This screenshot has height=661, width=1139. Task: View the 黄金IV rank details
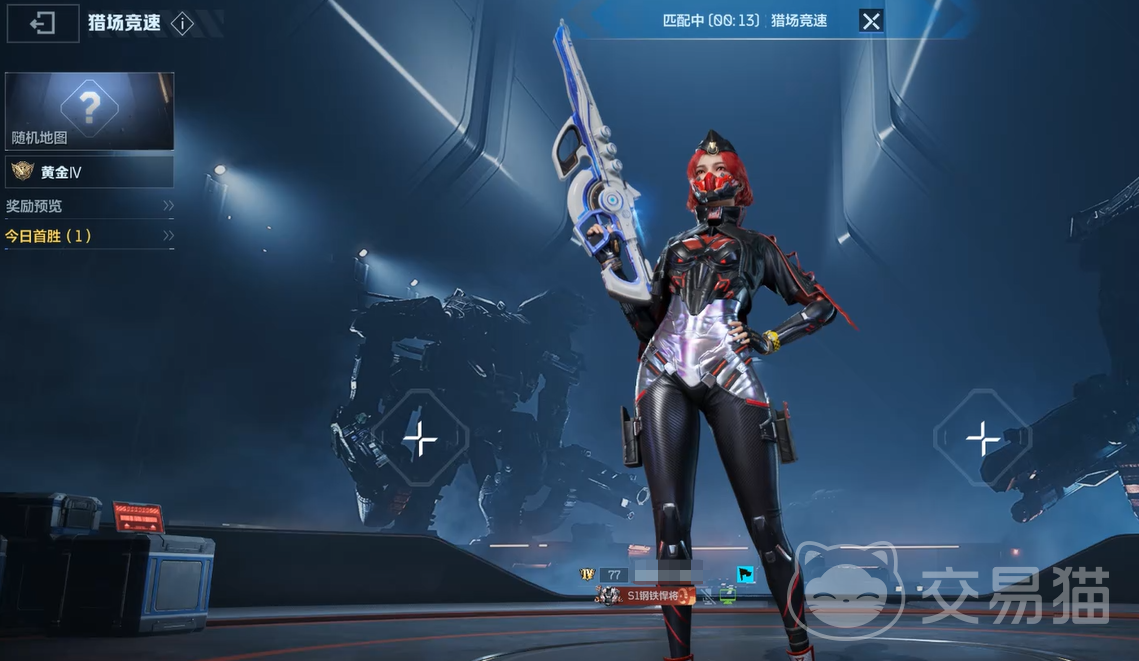tap(89, 172)
